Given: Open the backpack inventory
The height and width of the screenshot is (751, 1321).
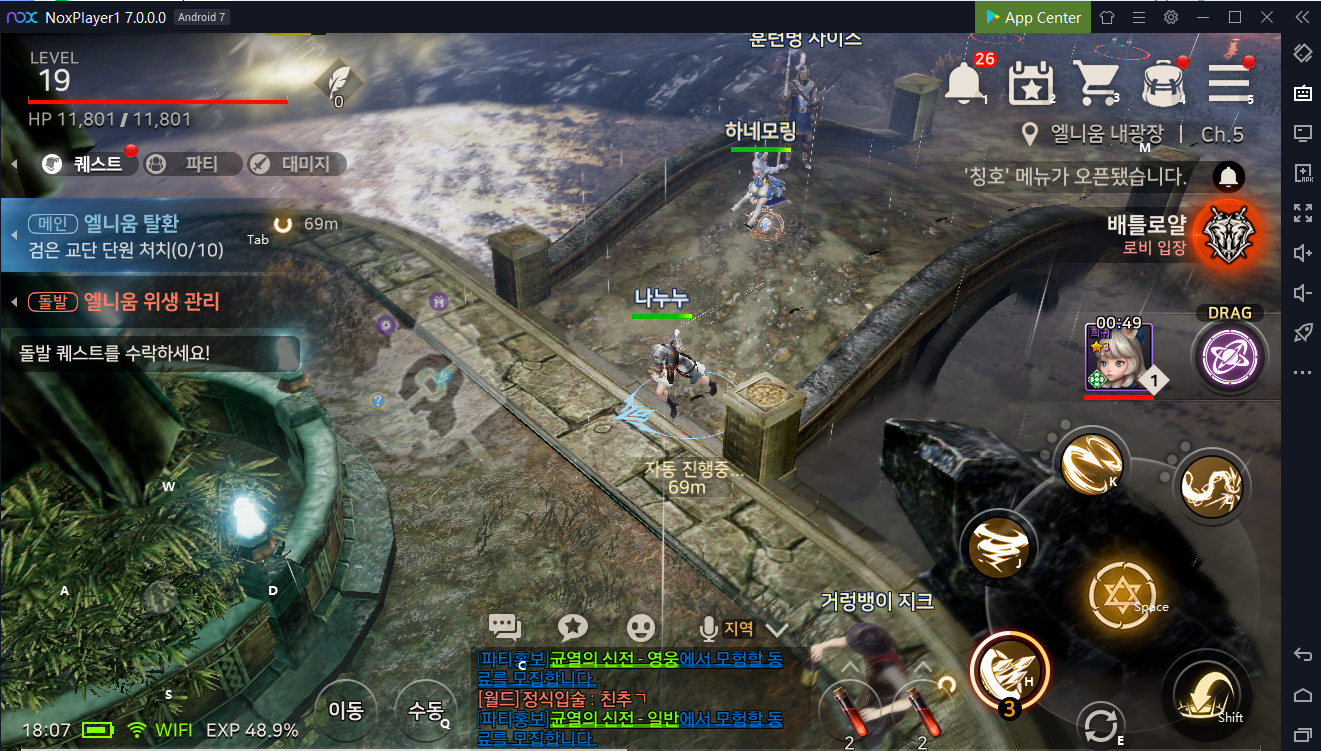Looking at the screenshot, I should click(1163, 82).
